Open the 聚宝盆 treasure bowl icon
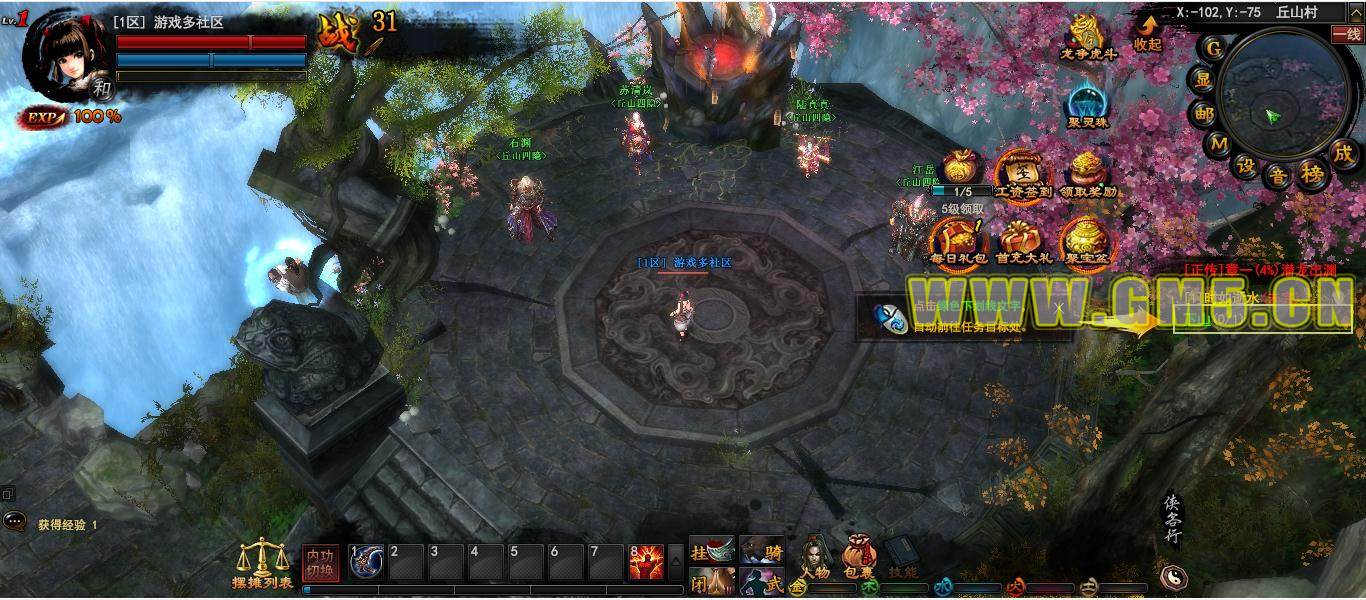The image size is (1366, 600). click(x=1085, y=241)
